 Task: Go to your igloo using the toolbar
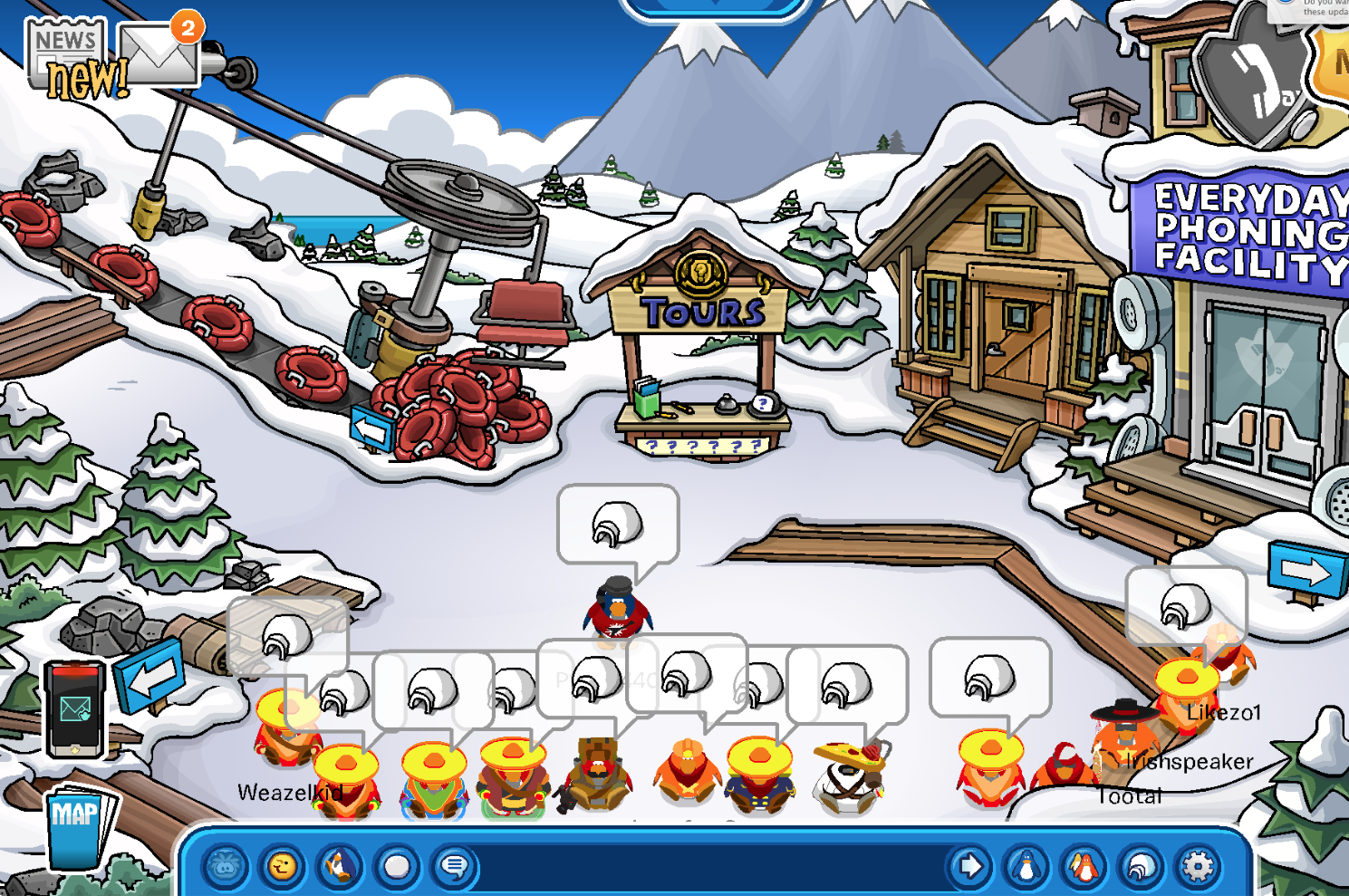[x=1141, y=867]
